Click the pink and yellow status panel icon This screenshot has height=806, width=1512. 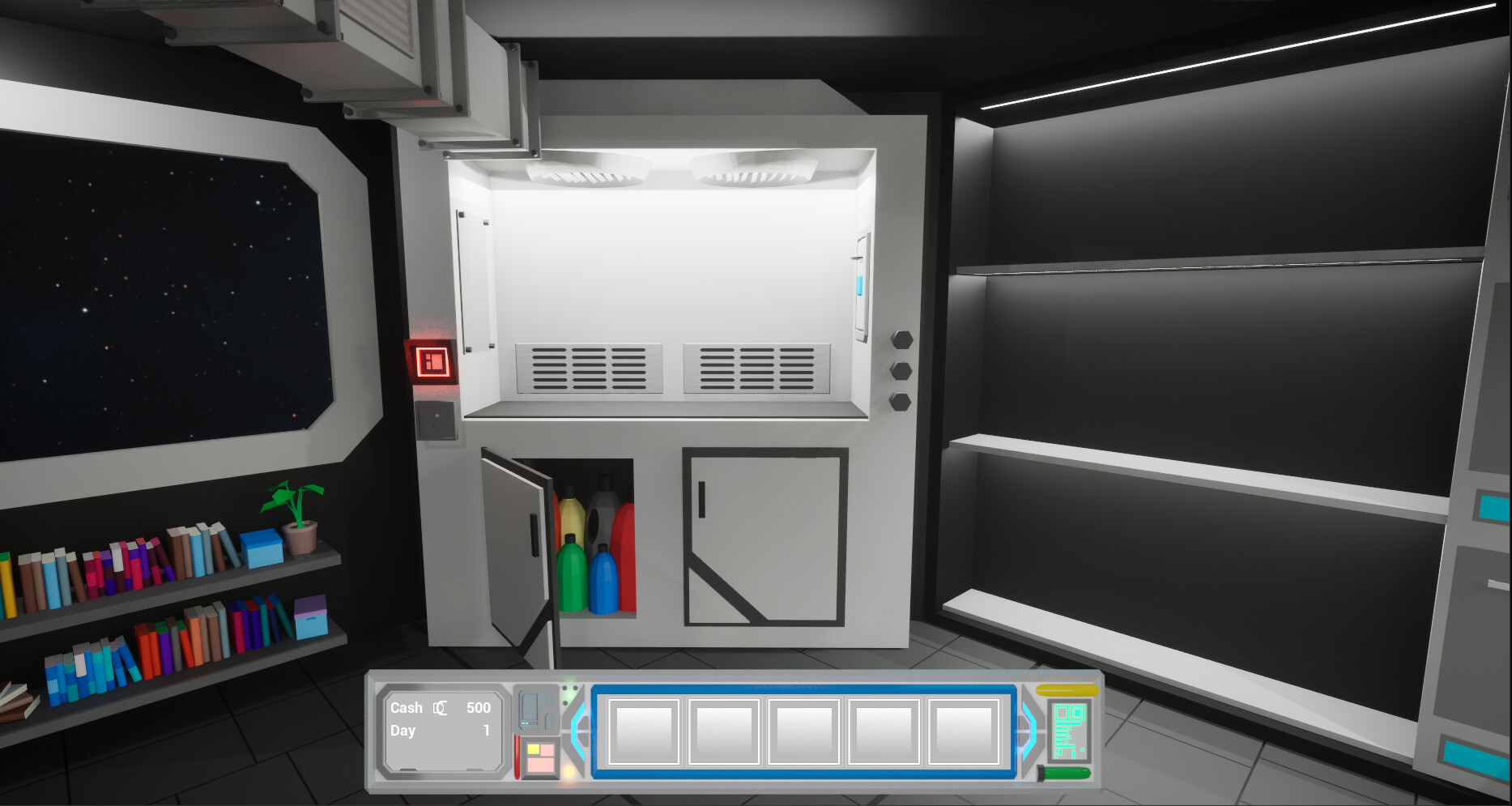point(540,760)
